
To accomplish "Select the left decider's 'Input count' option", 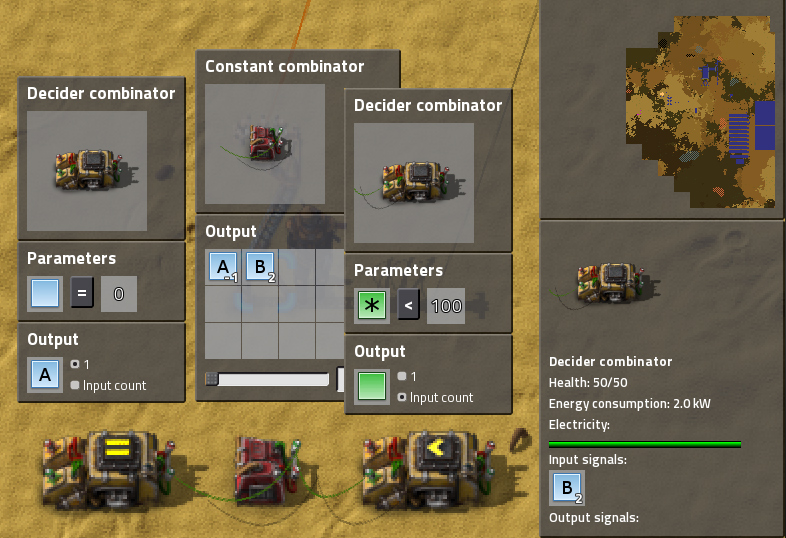I will coord(75,385).
